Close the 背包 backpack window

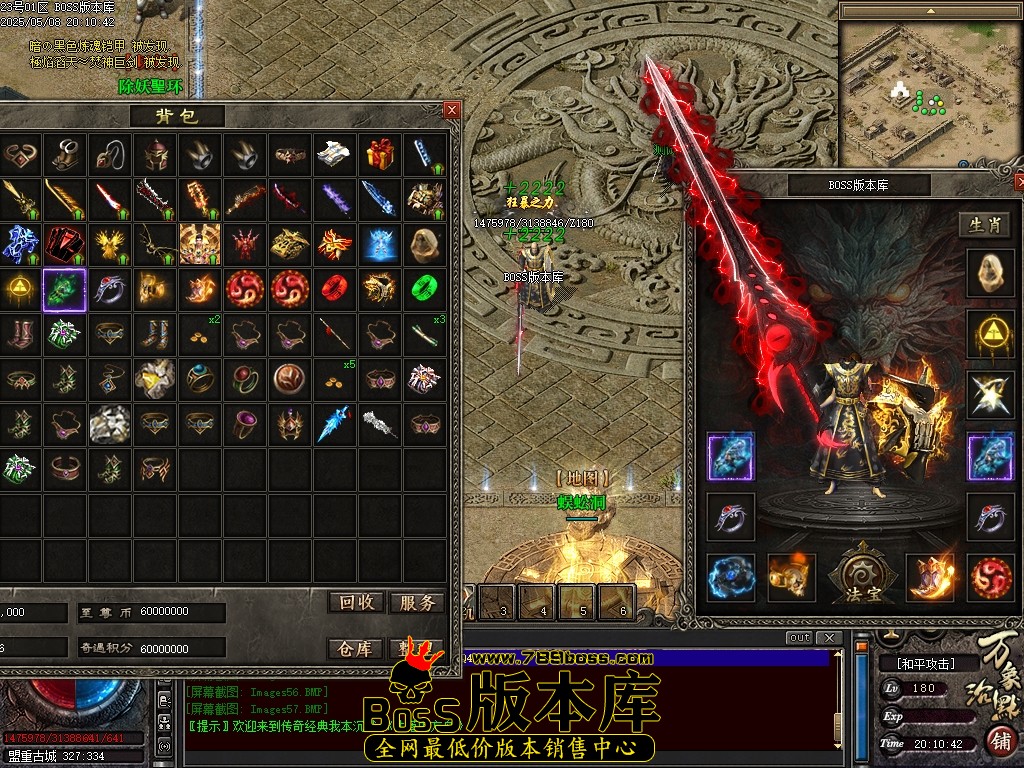click(x=452, y=110)
